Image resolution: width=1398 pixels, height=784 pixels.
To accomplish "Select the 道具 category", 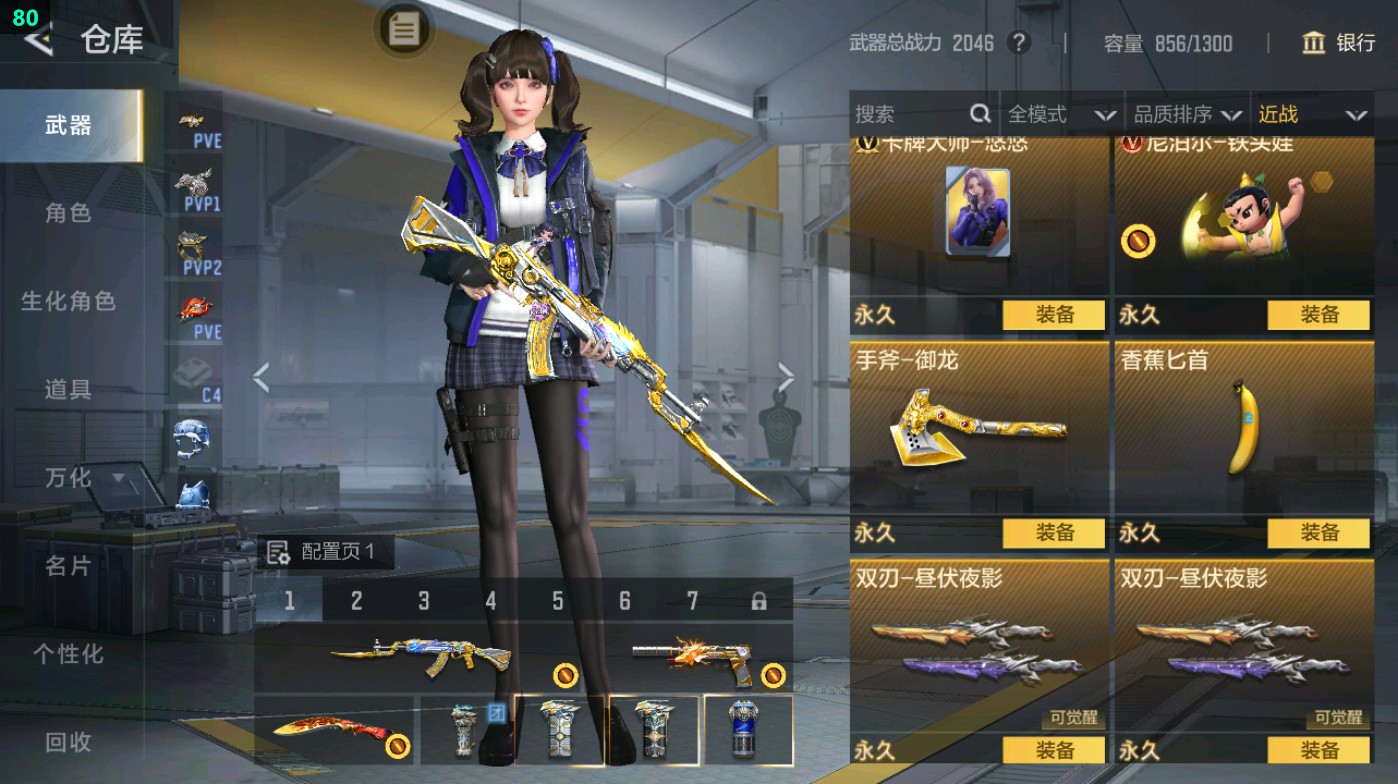I will [x=68, y=389].
